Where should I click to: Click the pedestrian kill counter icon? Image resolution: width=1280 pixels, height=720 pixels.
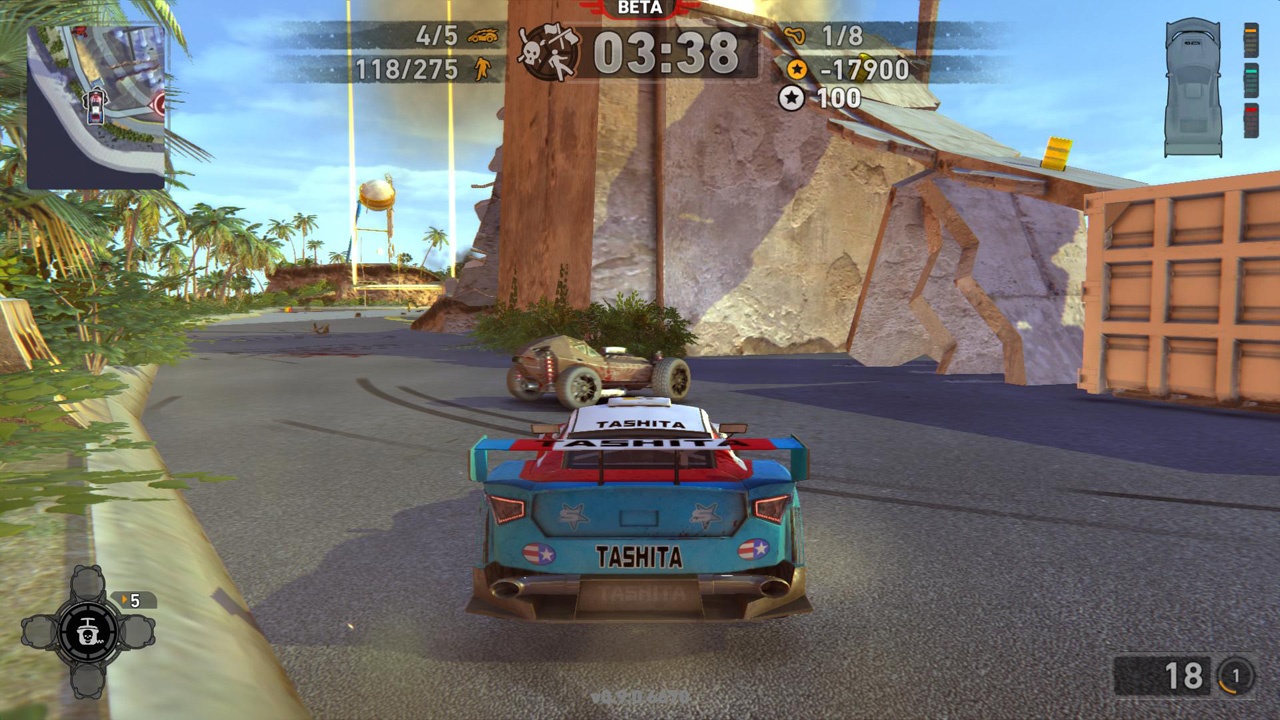[483, 69]
